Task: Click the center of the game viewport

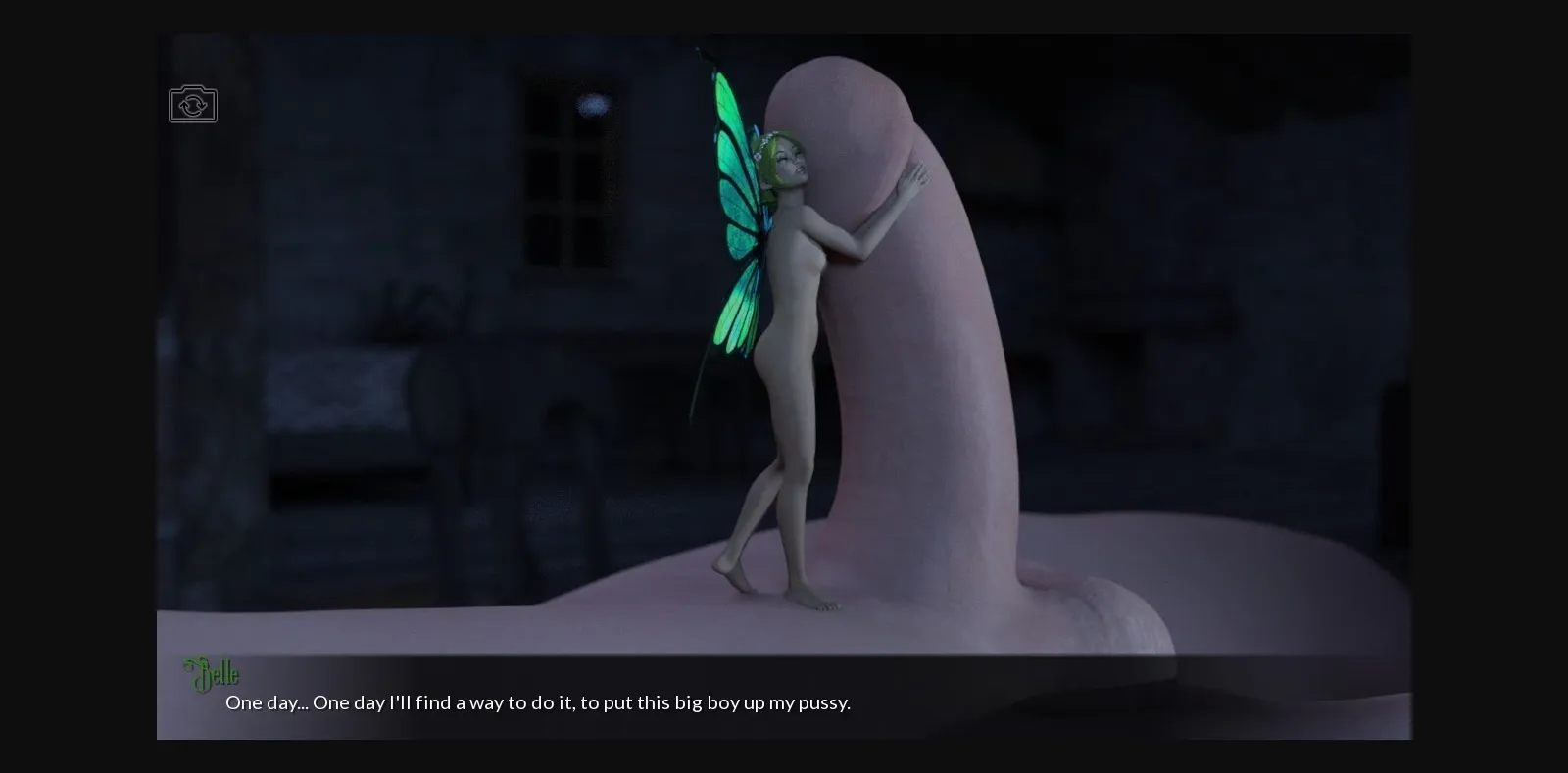Action: (784, 387)
